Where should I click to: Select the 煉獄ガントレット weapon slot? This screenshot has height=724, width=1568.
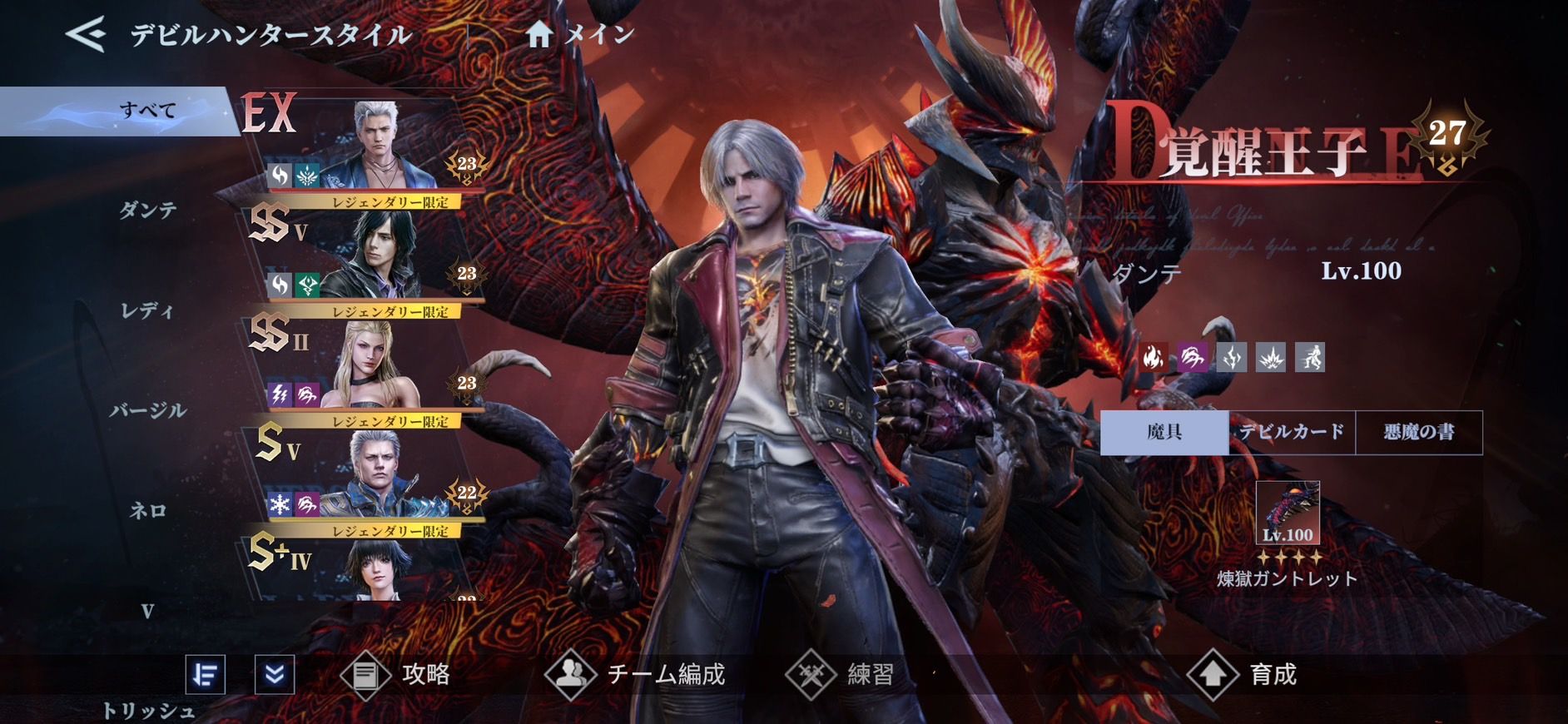(1288, 513)
